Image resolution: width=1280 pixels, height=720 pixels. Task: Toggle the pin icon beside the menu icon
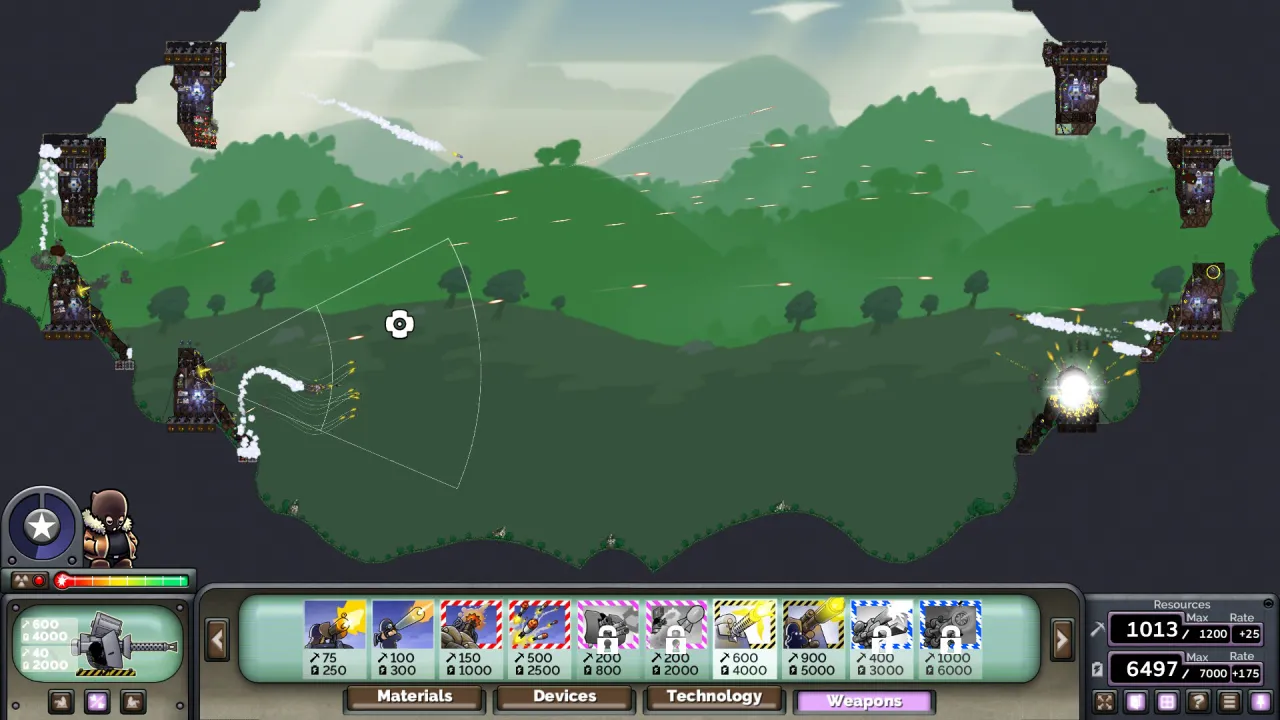coord(1260,700)
